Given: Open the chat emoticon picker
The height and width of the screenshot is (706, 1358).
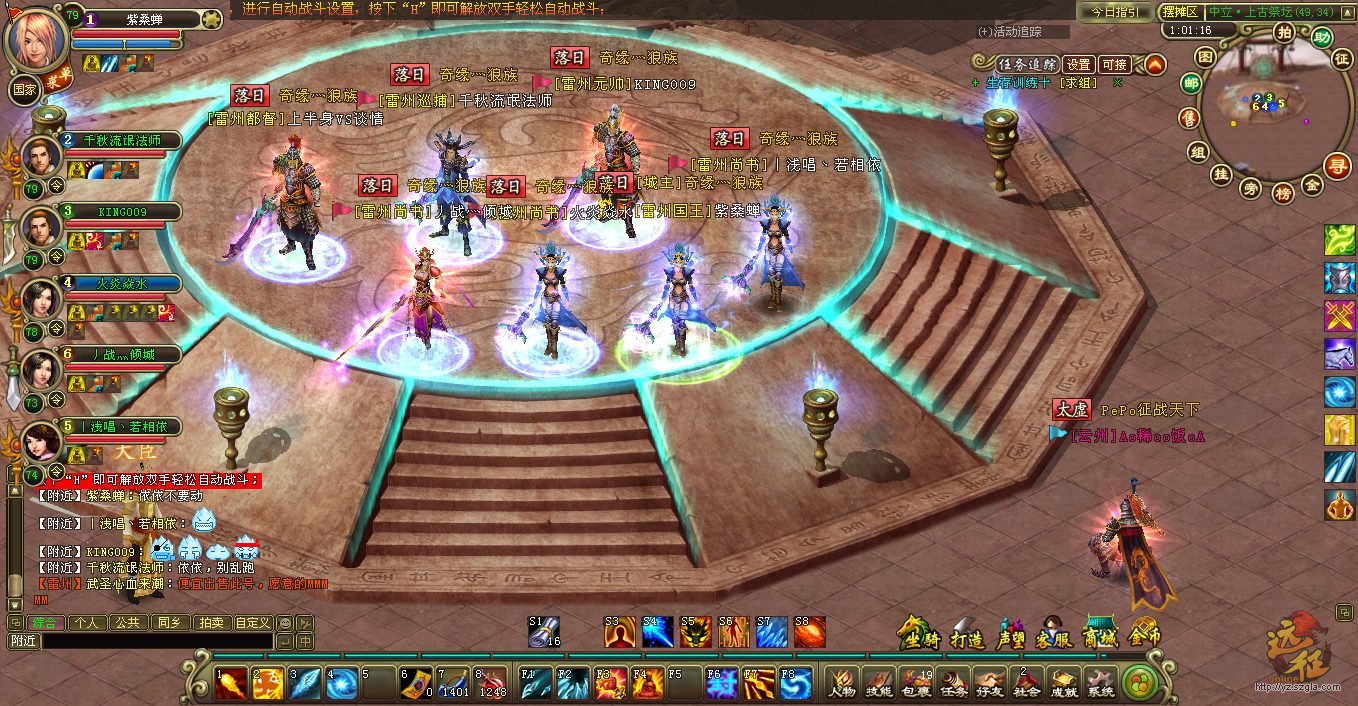Looking at the screenshot, I should pyautogui.click(x=285, y=622).
